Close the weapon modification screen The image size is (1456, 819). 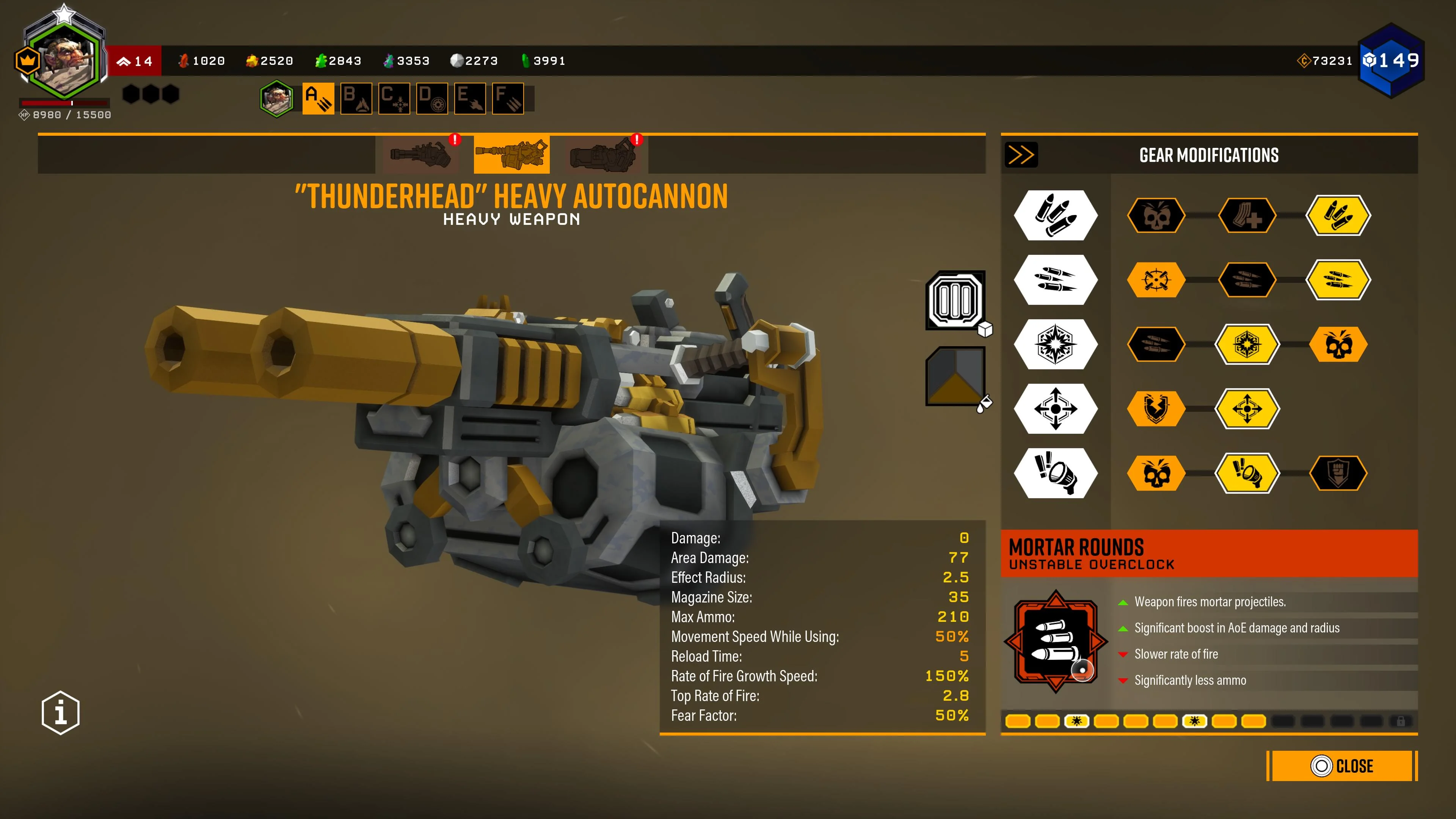(x=1342, y=766)
